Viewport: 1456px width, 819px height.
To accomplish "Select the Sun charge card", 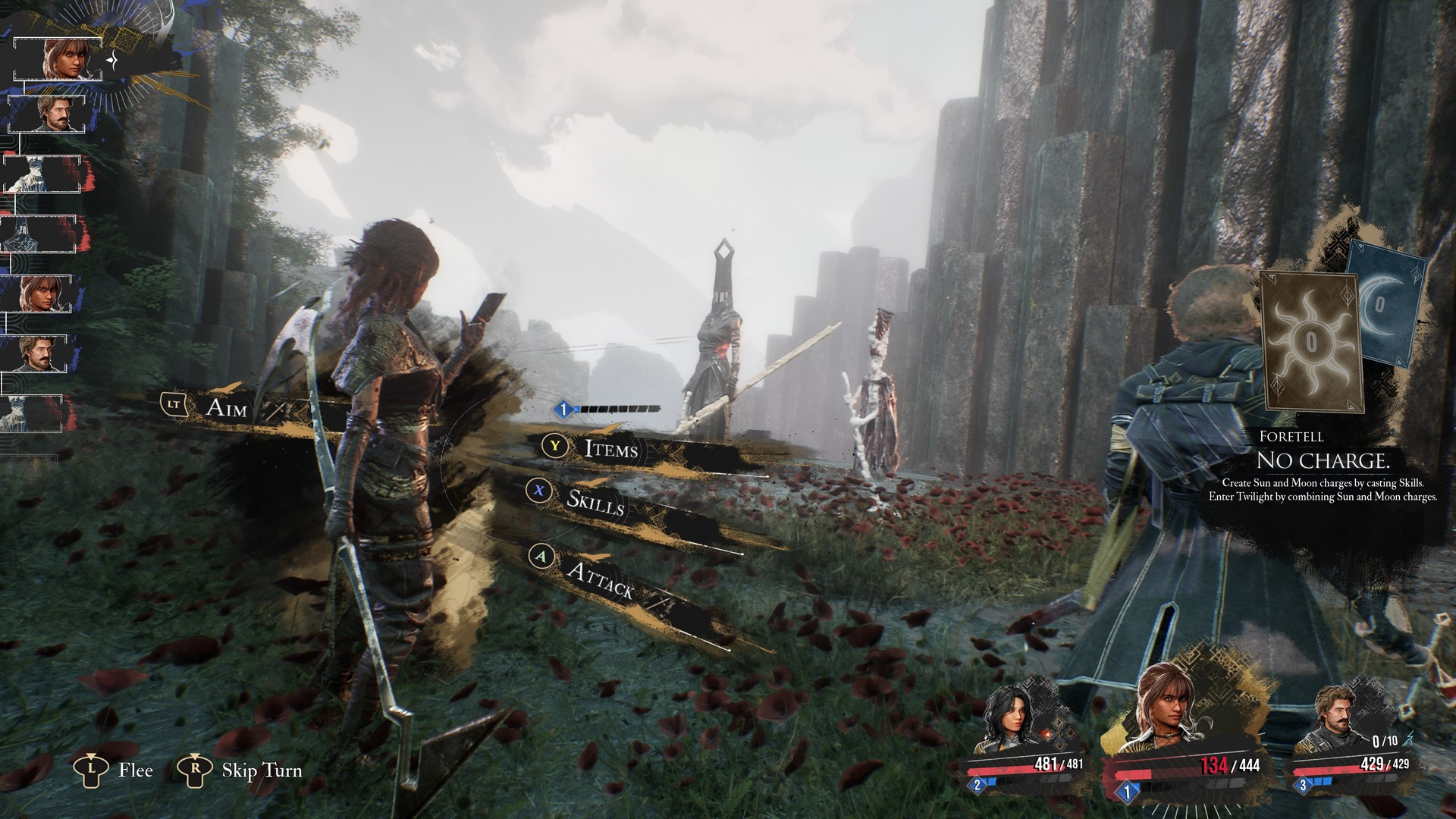I will click(1311, 341).
